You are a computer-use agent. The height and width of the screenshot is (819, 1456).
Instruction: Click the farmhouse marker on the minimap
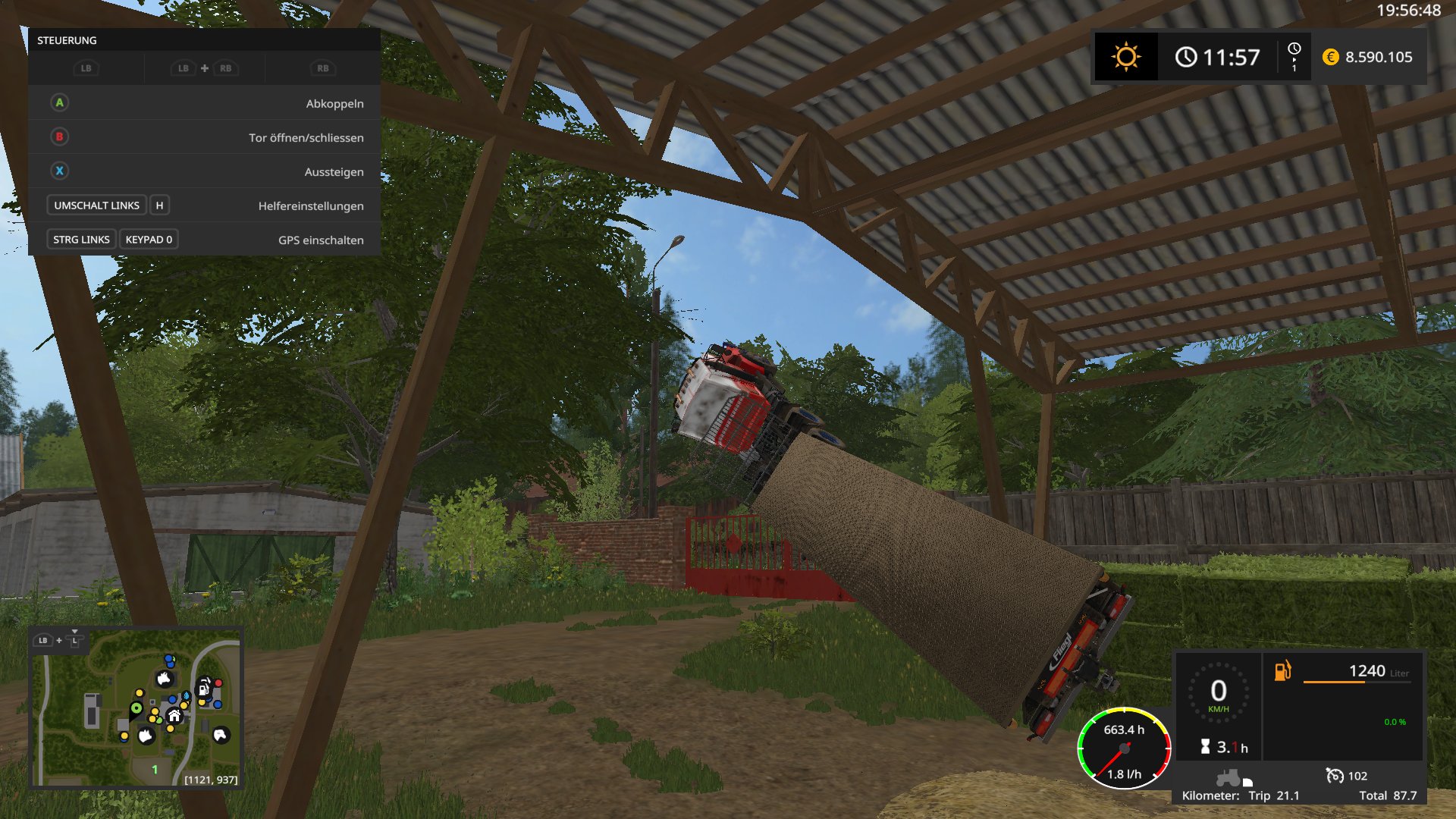(174, 715)
